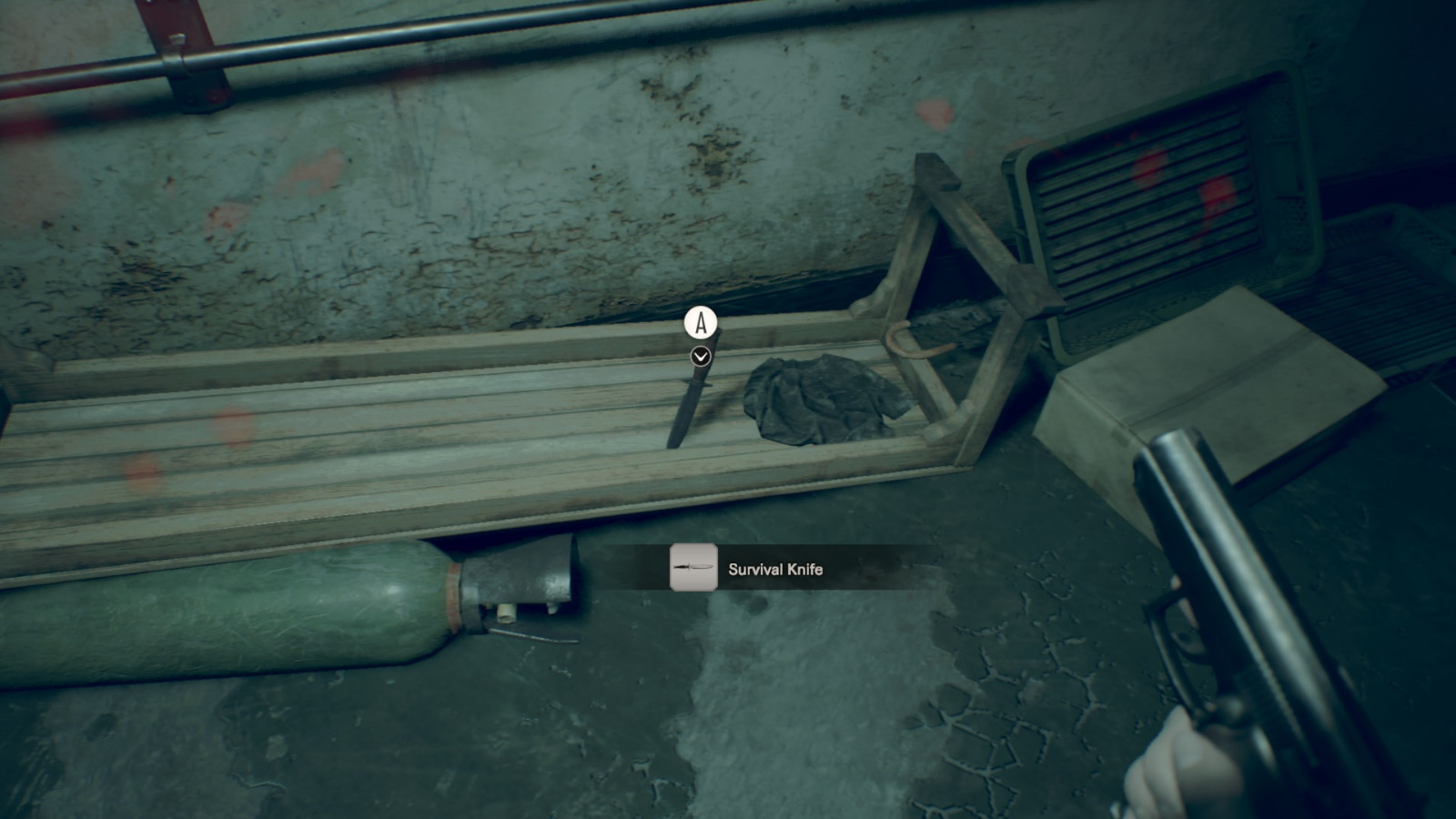This screenshot has width=1456, height=819.
Task: Select the Survival Knife name label
Action: pyautogui.click(x=775, y=570)
